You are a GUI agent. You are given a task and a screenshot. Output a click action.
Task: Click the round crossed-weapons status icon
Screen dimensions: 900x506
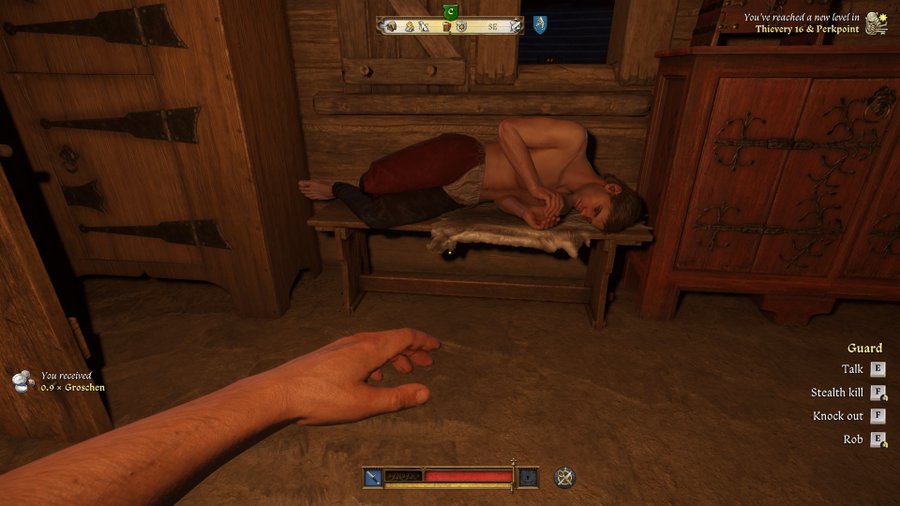tap(565, 477)
